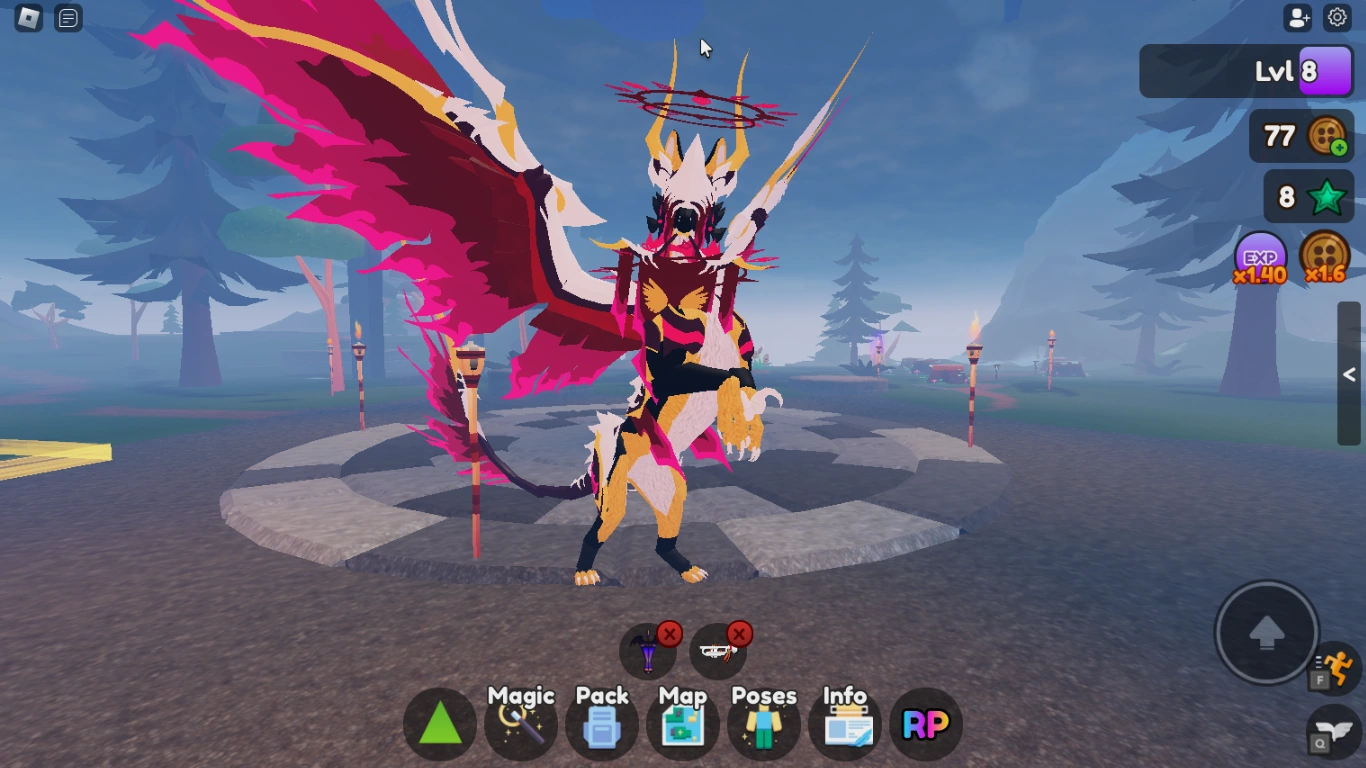Image resolution: width=1366 pixels, height=768 pixels.
Task: Open the chat window
Action: click(68, 17)
